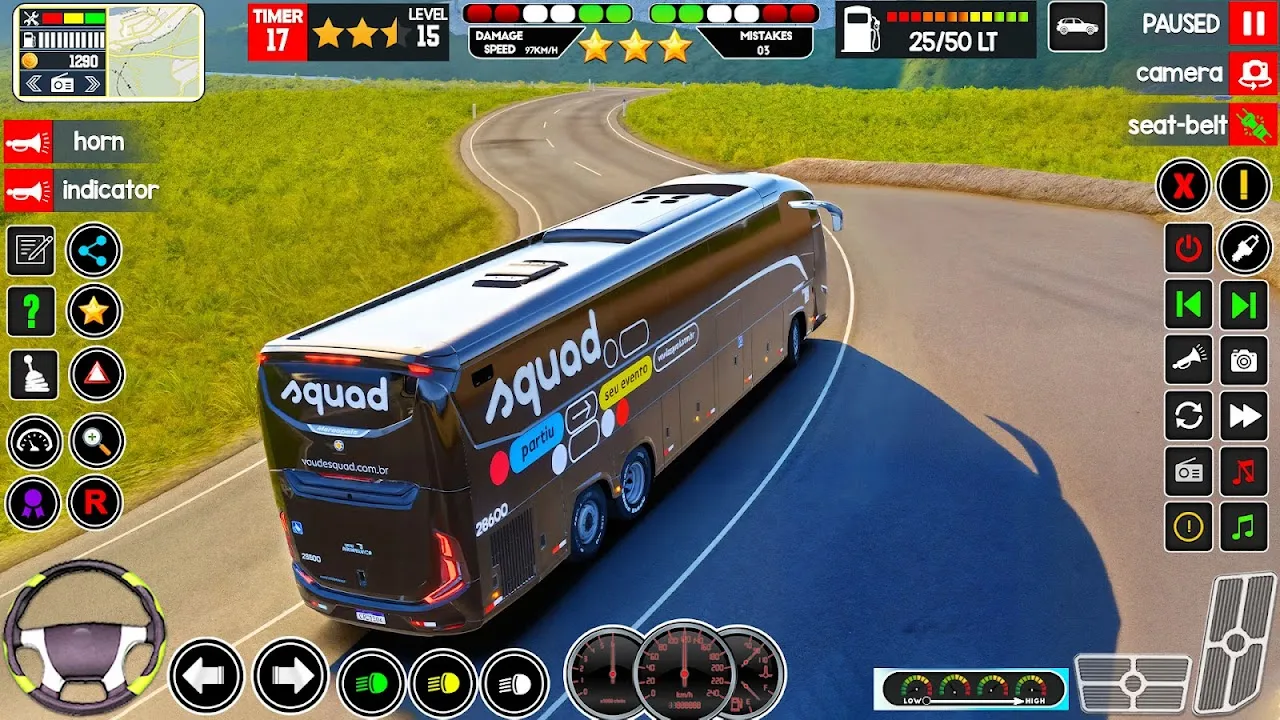
Task: Toggle the green music note
Action: 1244,527
